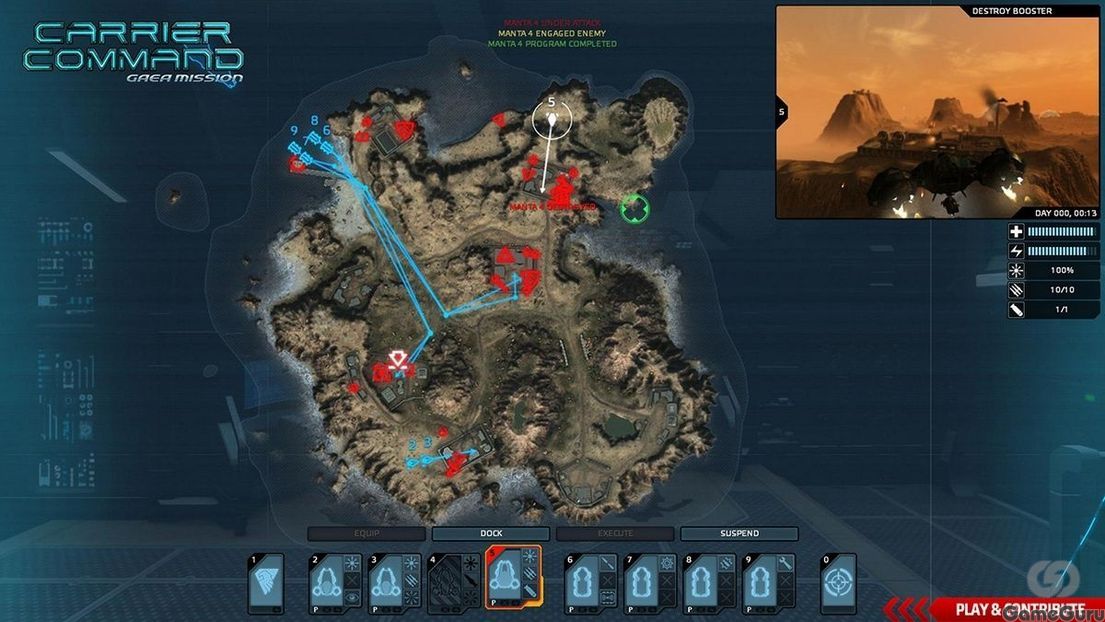Open the crosshair target slot 0
The height and width of the screenshot is (622, 1105).
click(838, 584)
